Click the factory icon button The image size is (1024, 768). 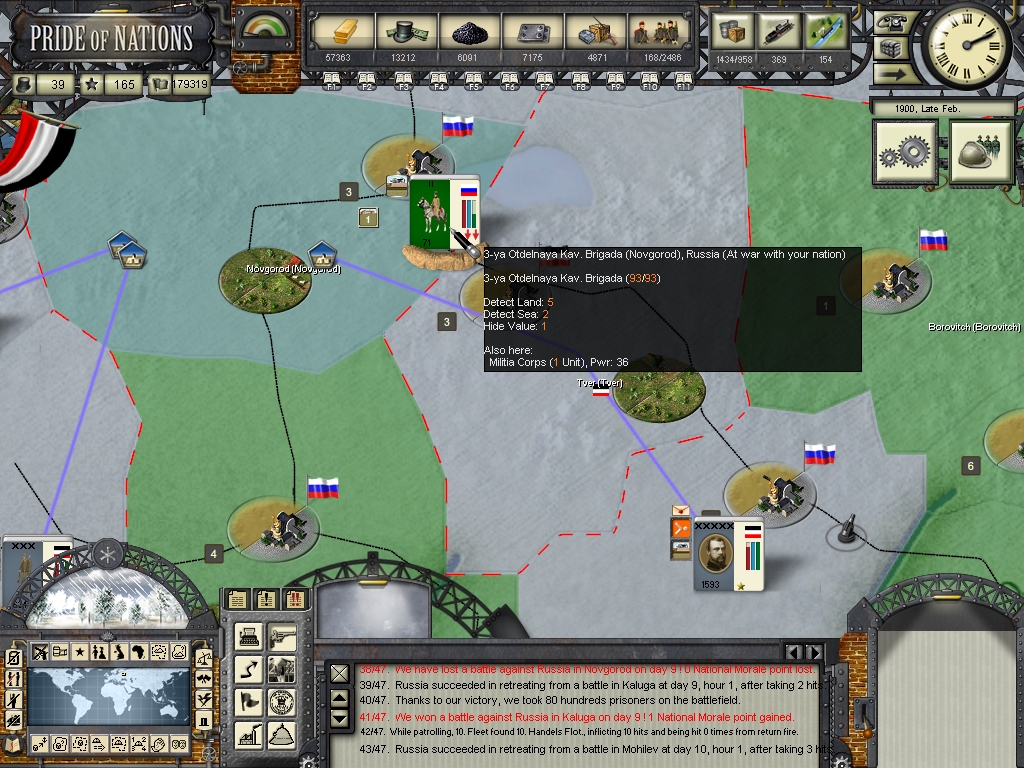[249, 735]
